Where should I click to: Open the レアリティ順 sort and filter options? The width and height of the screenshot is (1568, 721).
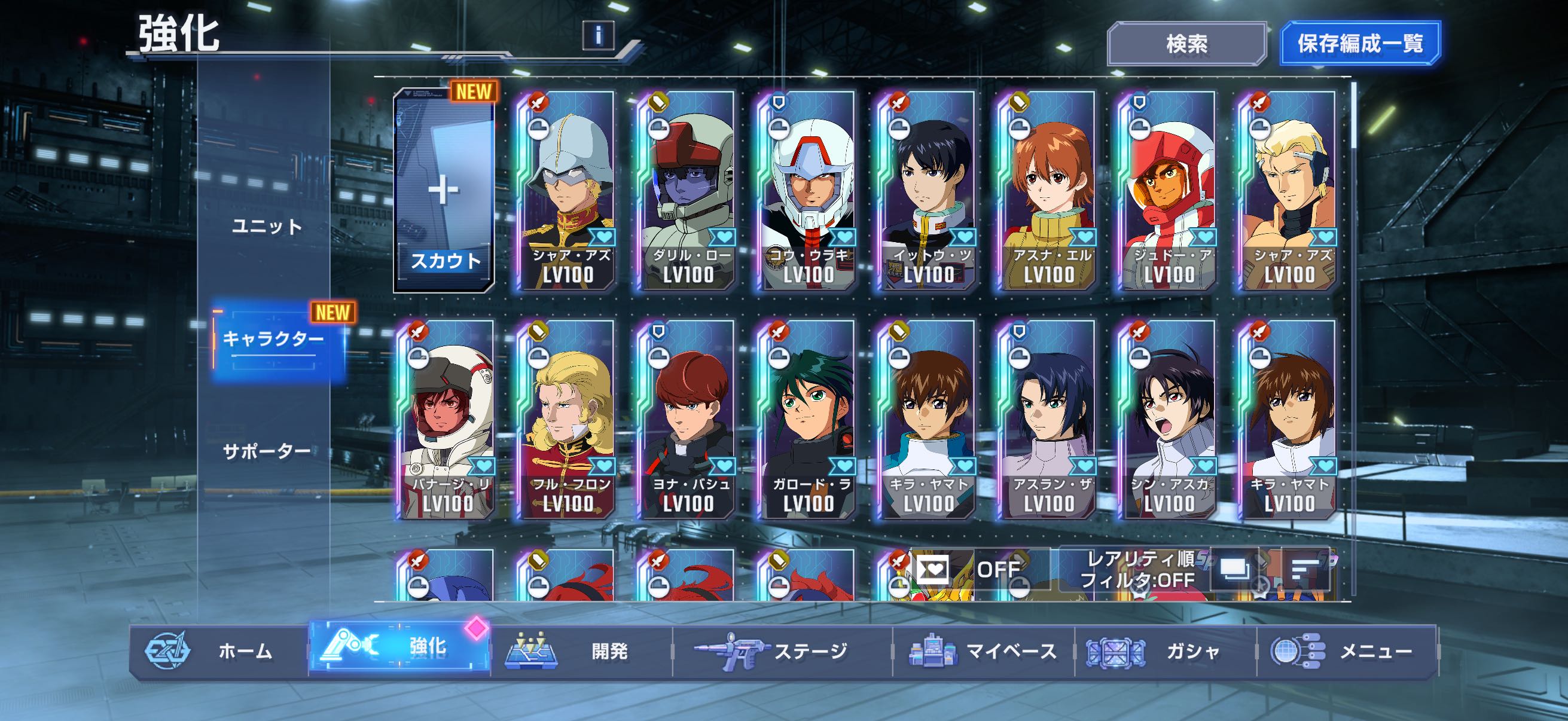[x=1138, y=570]
